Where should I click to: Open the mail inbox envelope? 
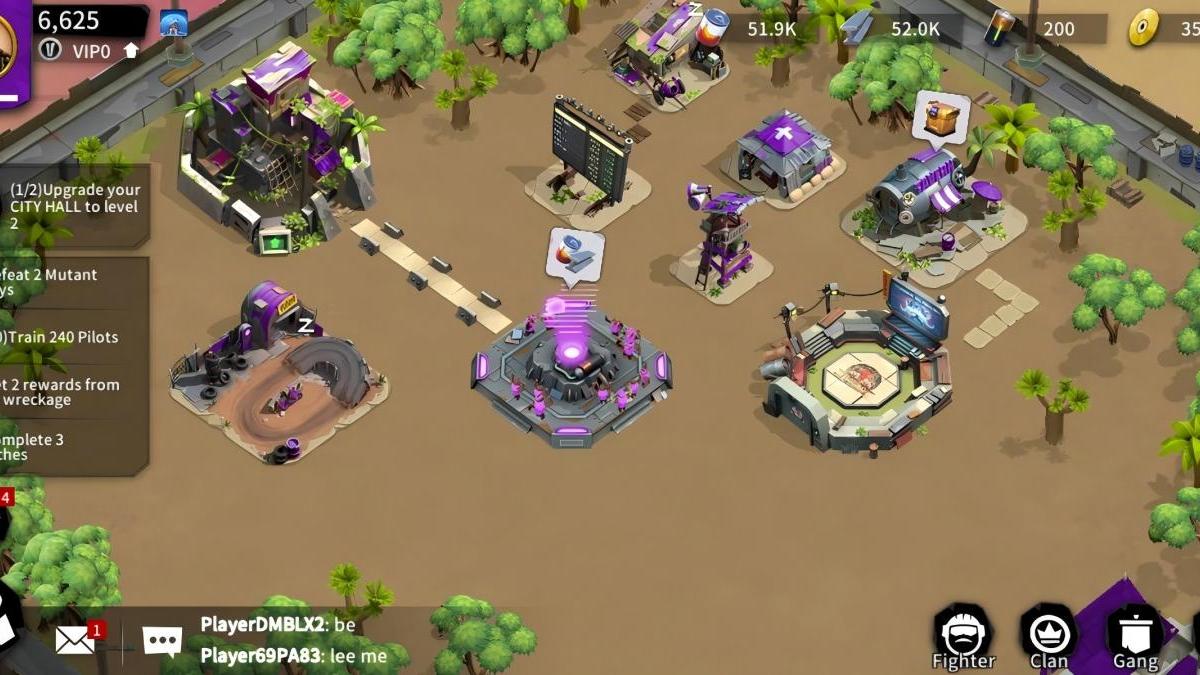[76, 639]
